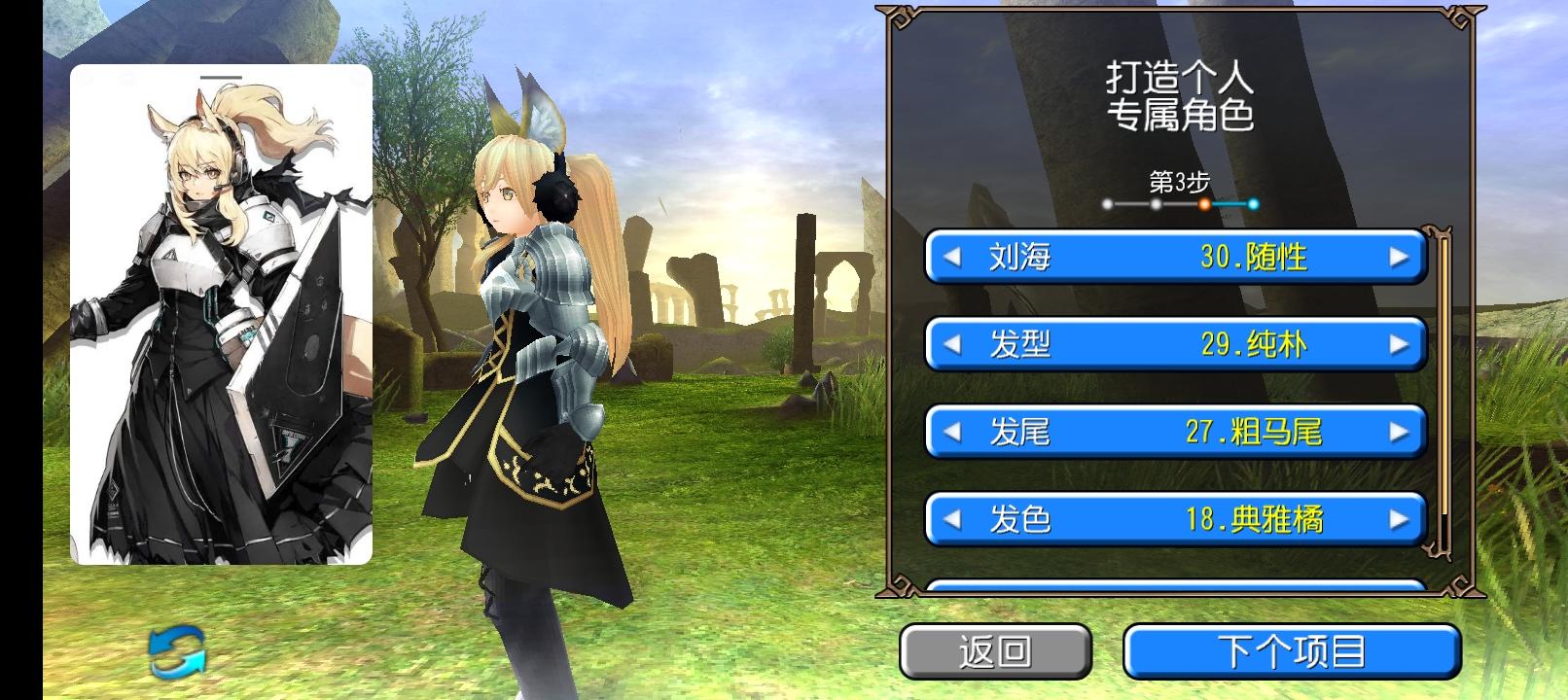Click the orange marker on the step progress bar
The width and height of the screenshot is (1568, 700).
click(x=1206, y=203)
